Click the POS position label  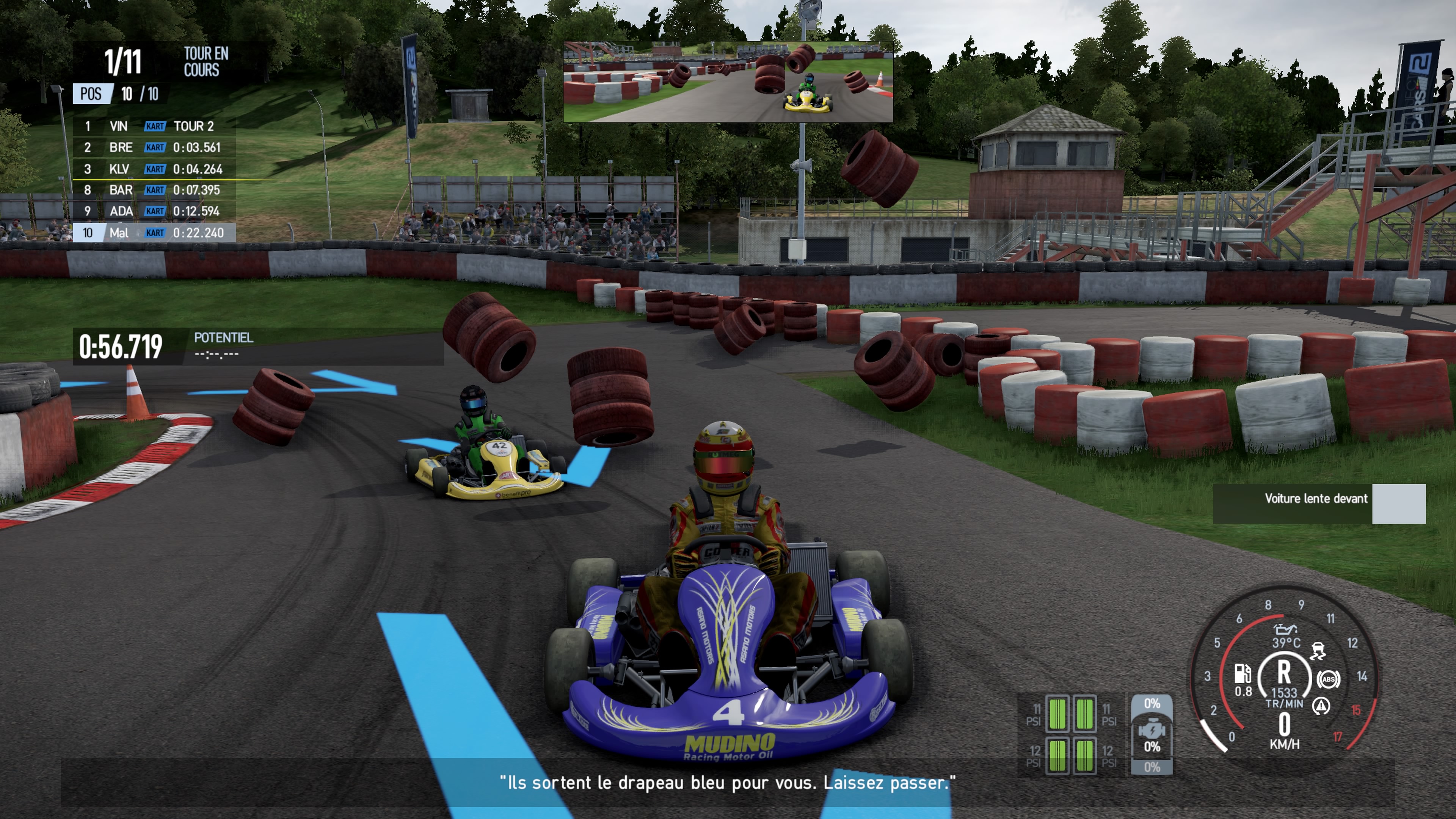click(x=91, y=94)
